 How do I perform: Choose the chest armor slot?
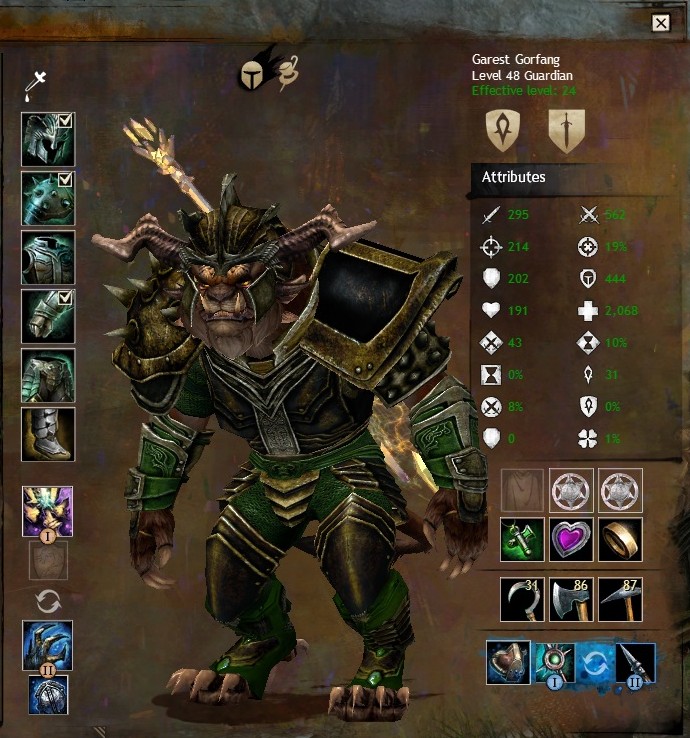(x=47, y=257)
